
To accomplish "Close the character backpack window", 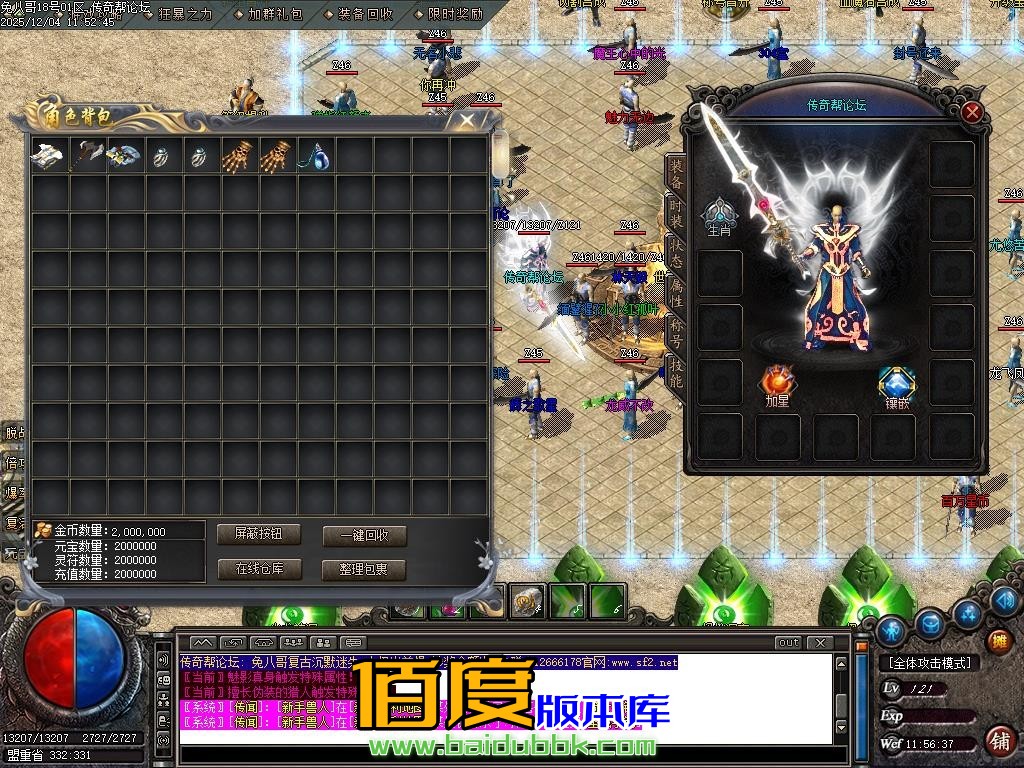I will point(466,122).
